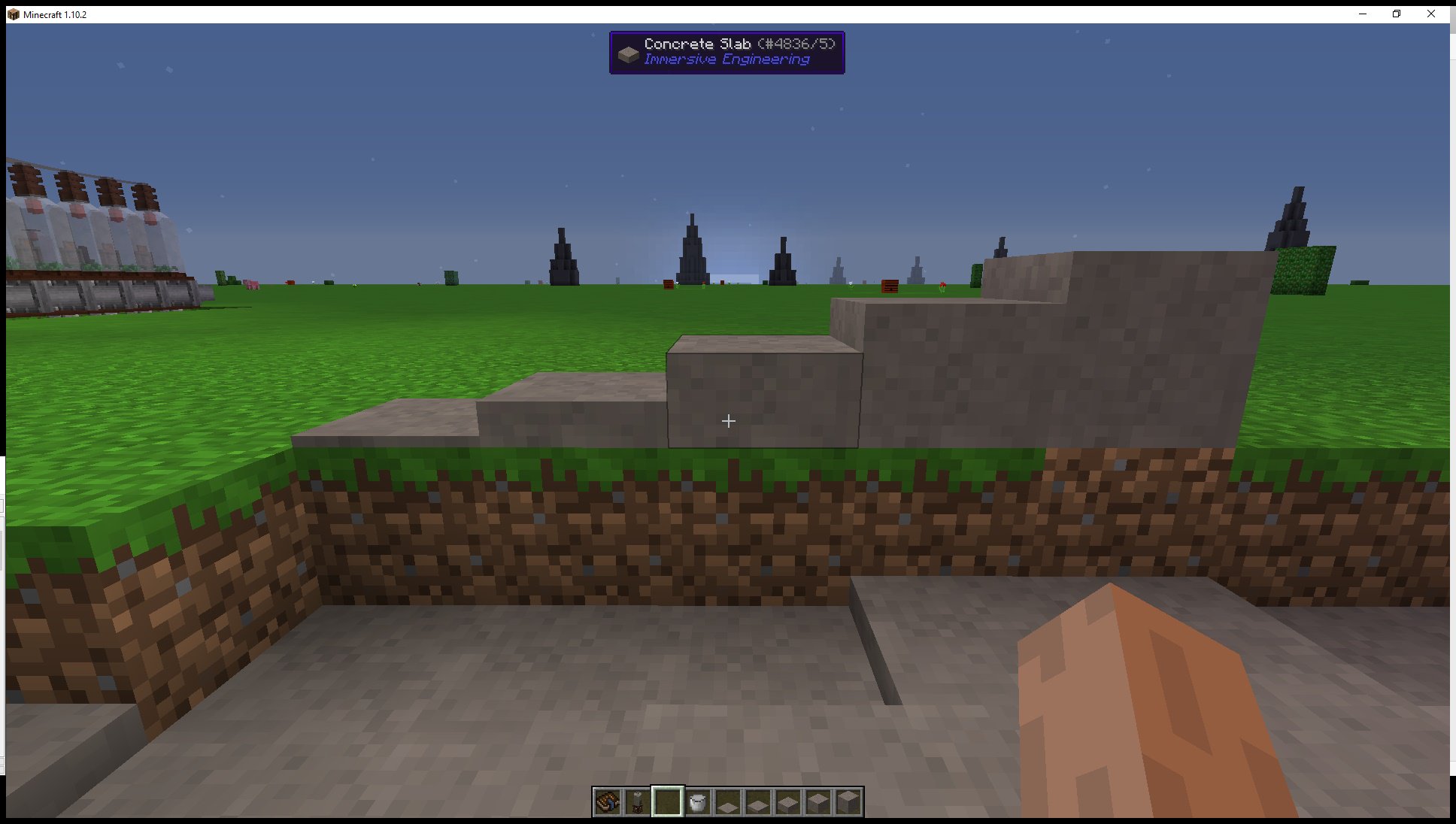Select the half-height concrete block in the hotbar

pyautogui.click(x=788, y=803)
